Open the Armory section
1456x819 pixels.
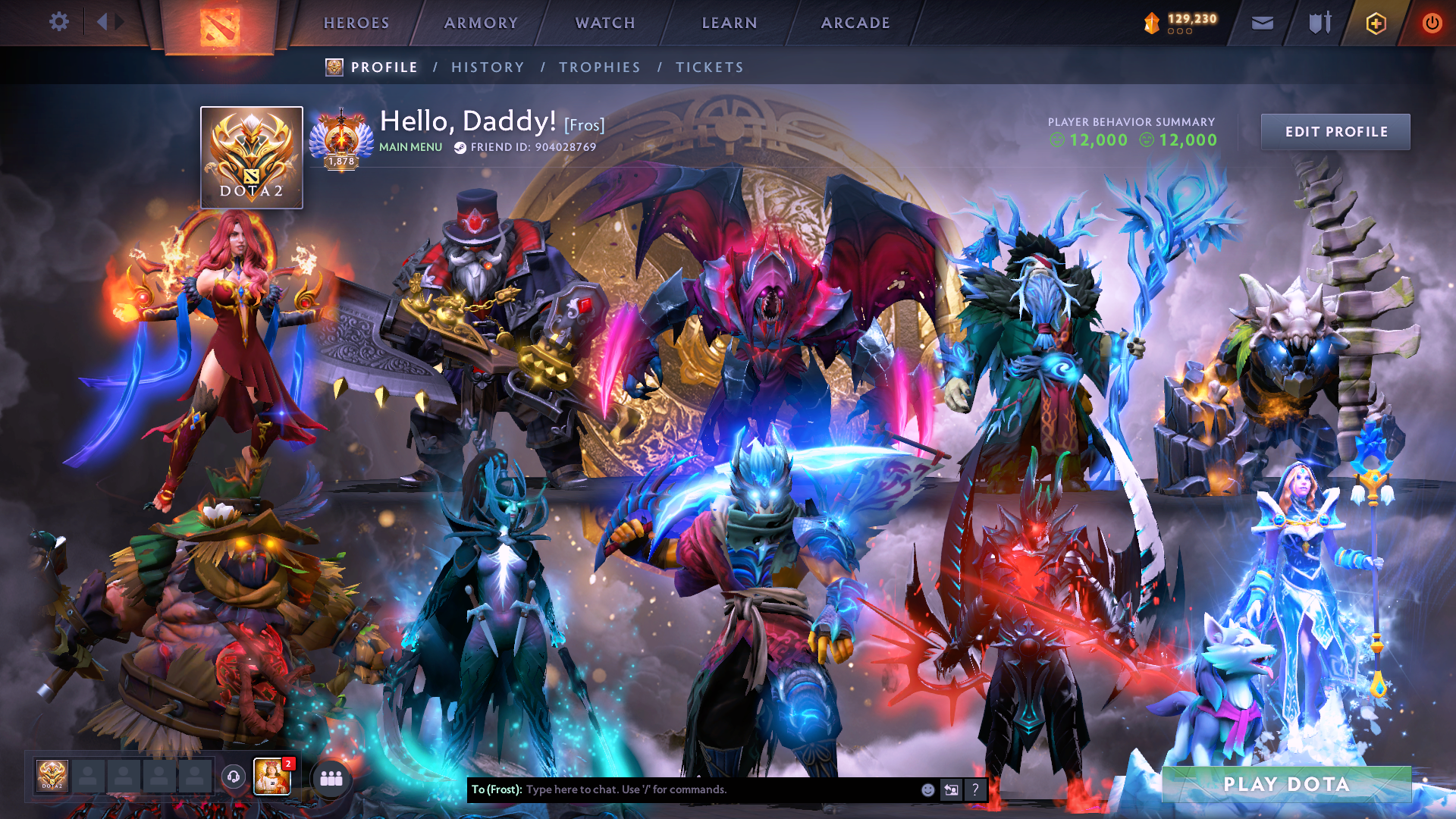point(481,23)
